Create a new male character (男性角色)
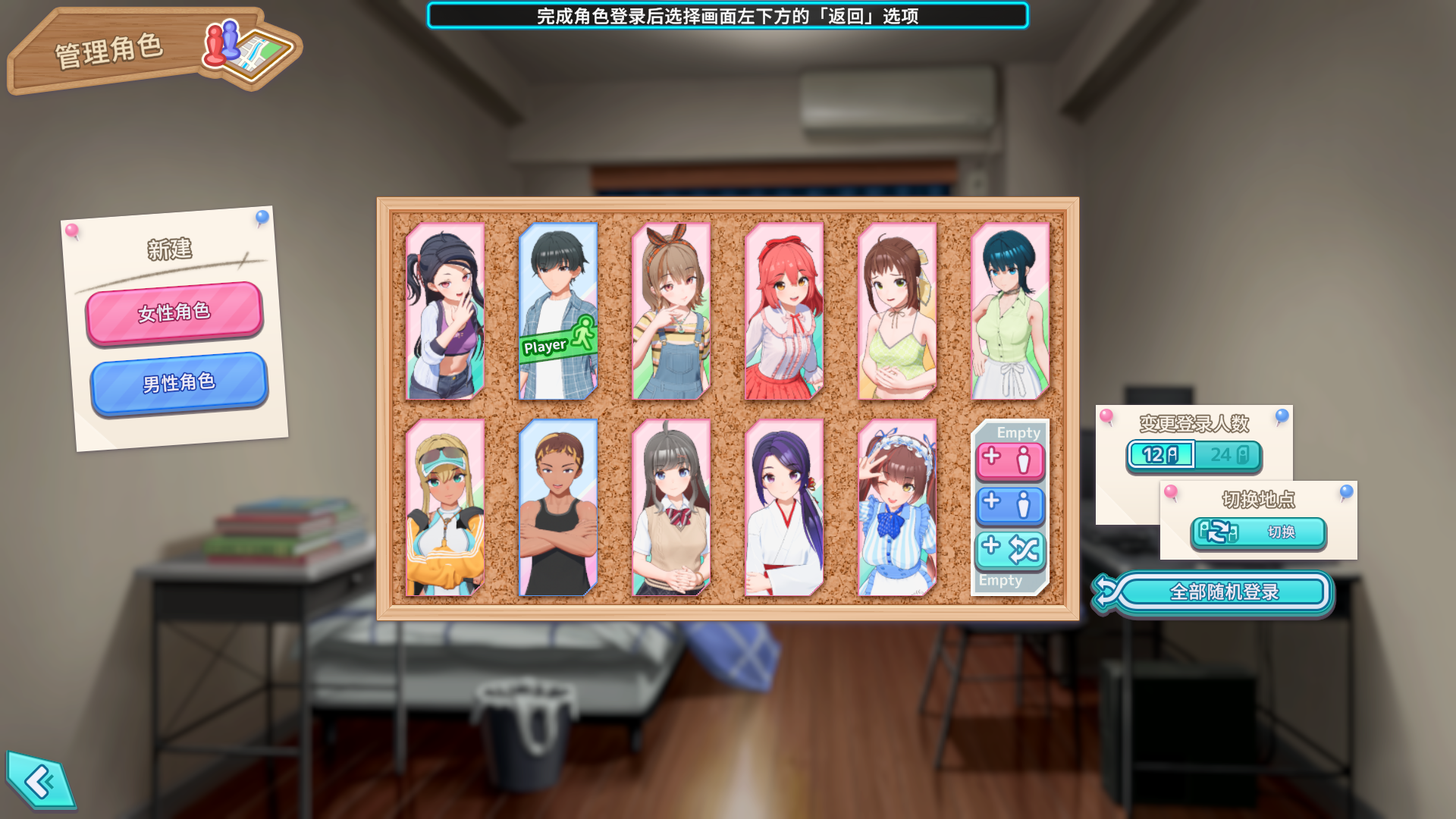This screenshot has width=1456, height=819. point(179,383)
